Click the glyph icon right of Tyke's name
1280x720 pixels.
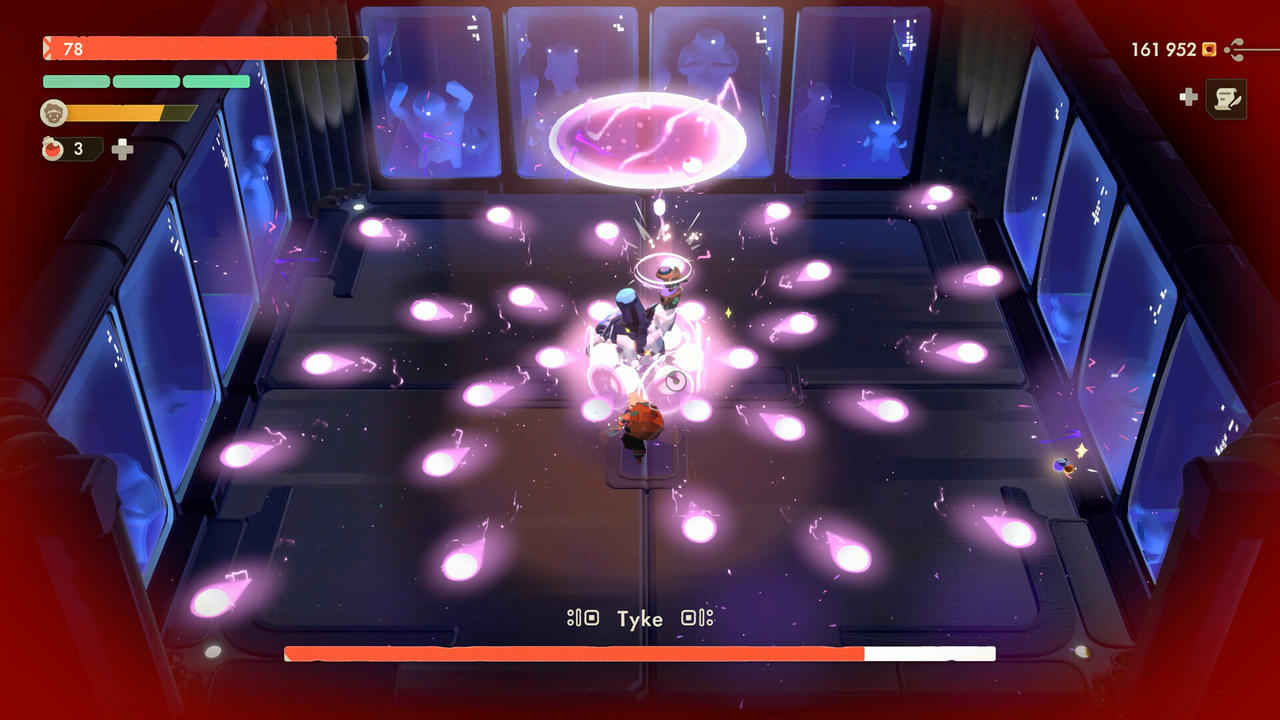[x=697, y=618]
